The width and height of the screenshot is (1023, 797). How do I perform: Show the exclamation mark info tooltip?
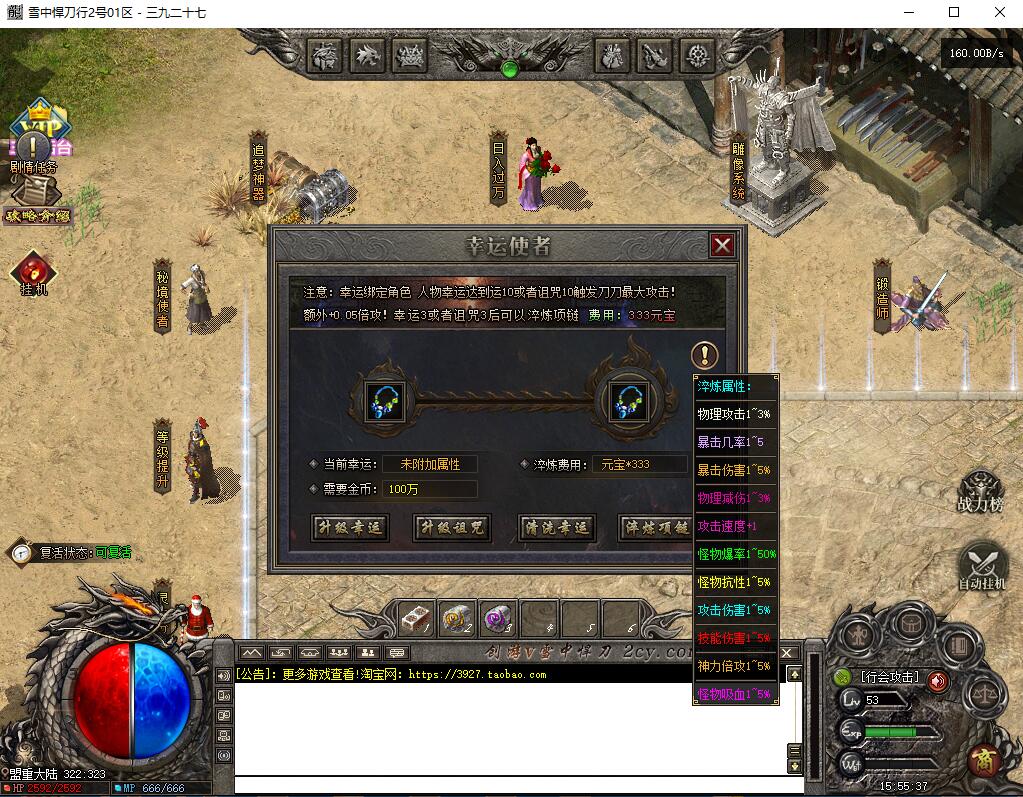click(705, 354)
